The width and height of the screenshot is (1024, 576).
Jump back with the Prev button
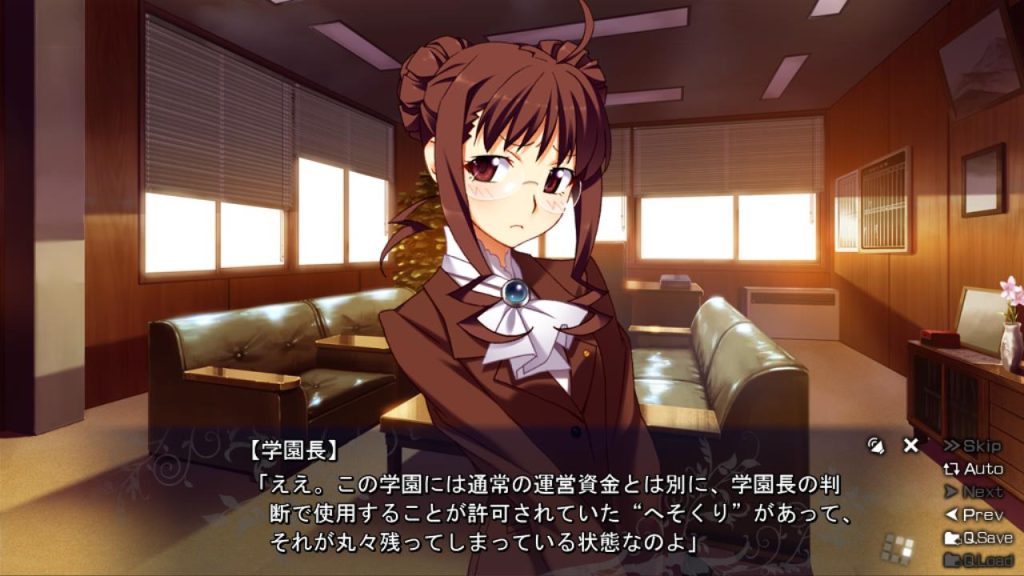972,515
